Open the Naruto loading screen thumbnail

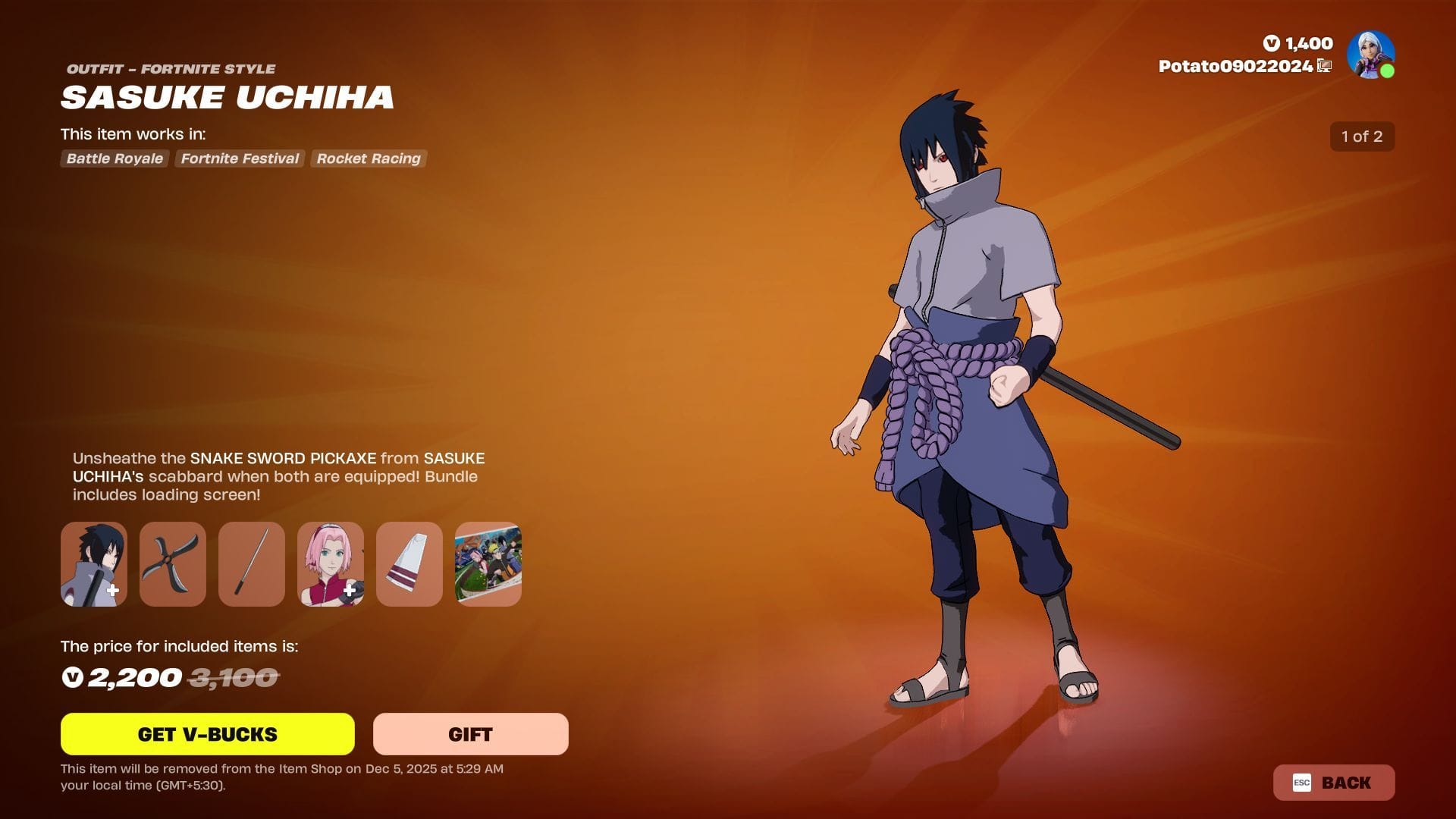pyautogui.click(x=488, y=564)
